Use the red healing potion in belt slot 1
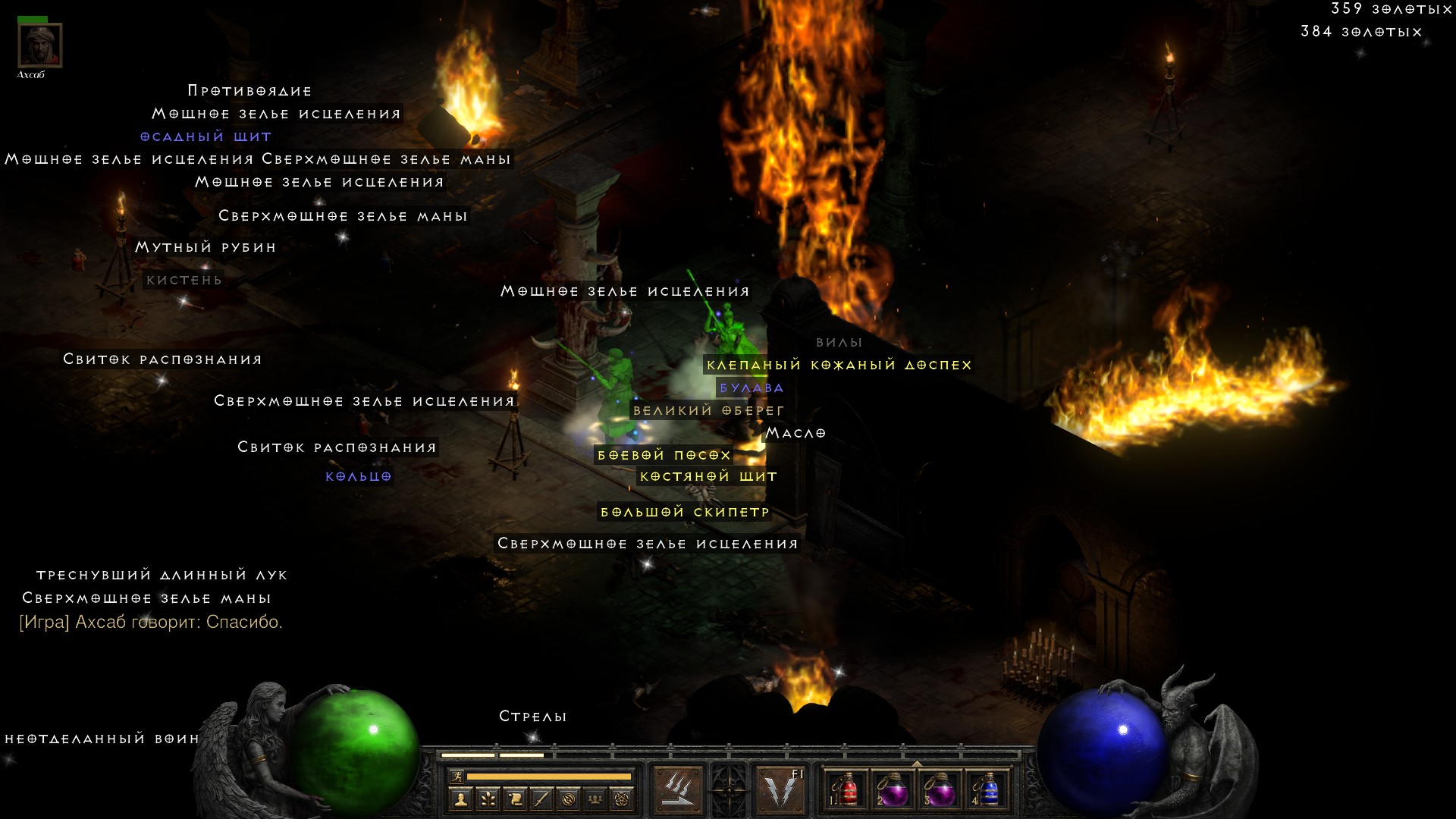 [x=846, y=790]
